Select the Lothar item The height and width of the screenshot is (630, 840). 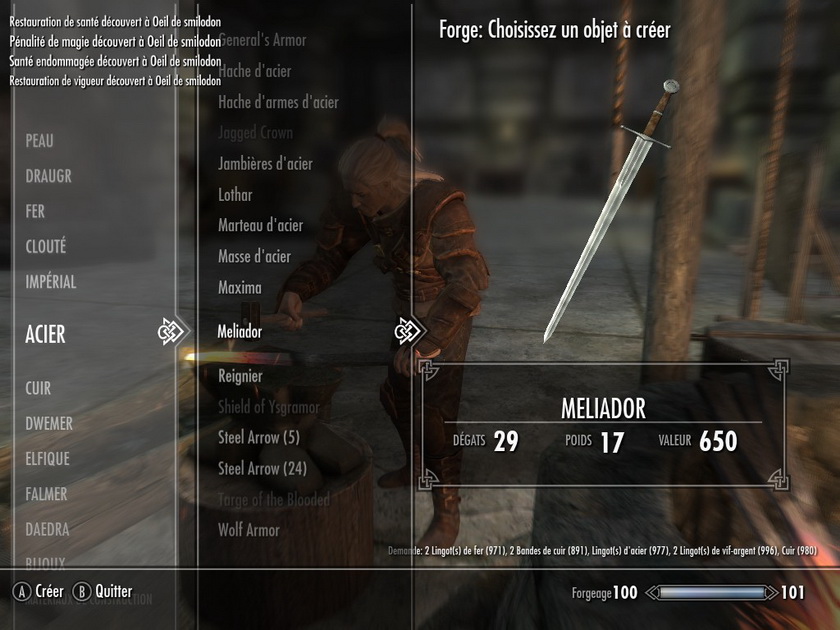tap(235, 195)
